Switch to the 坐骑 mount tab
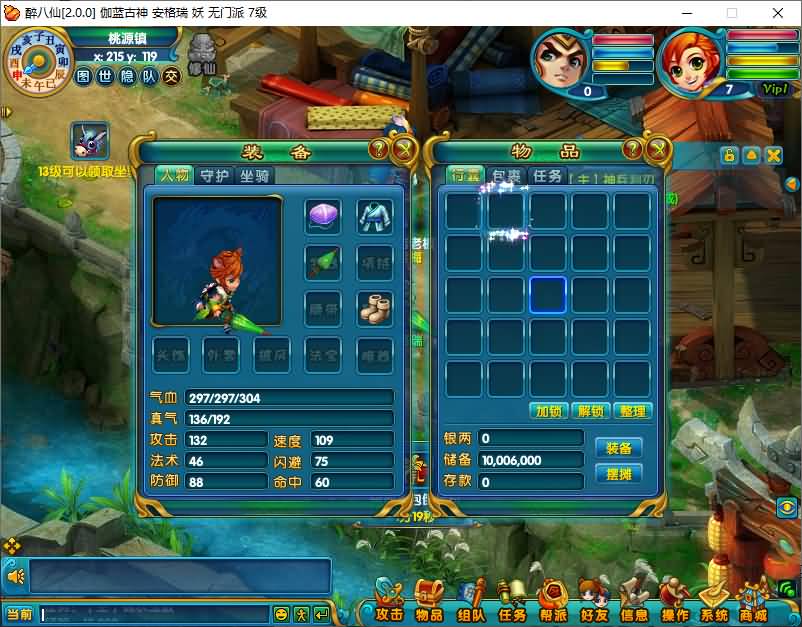The width and height of the screenshot is (802, 627). [254, 175]
